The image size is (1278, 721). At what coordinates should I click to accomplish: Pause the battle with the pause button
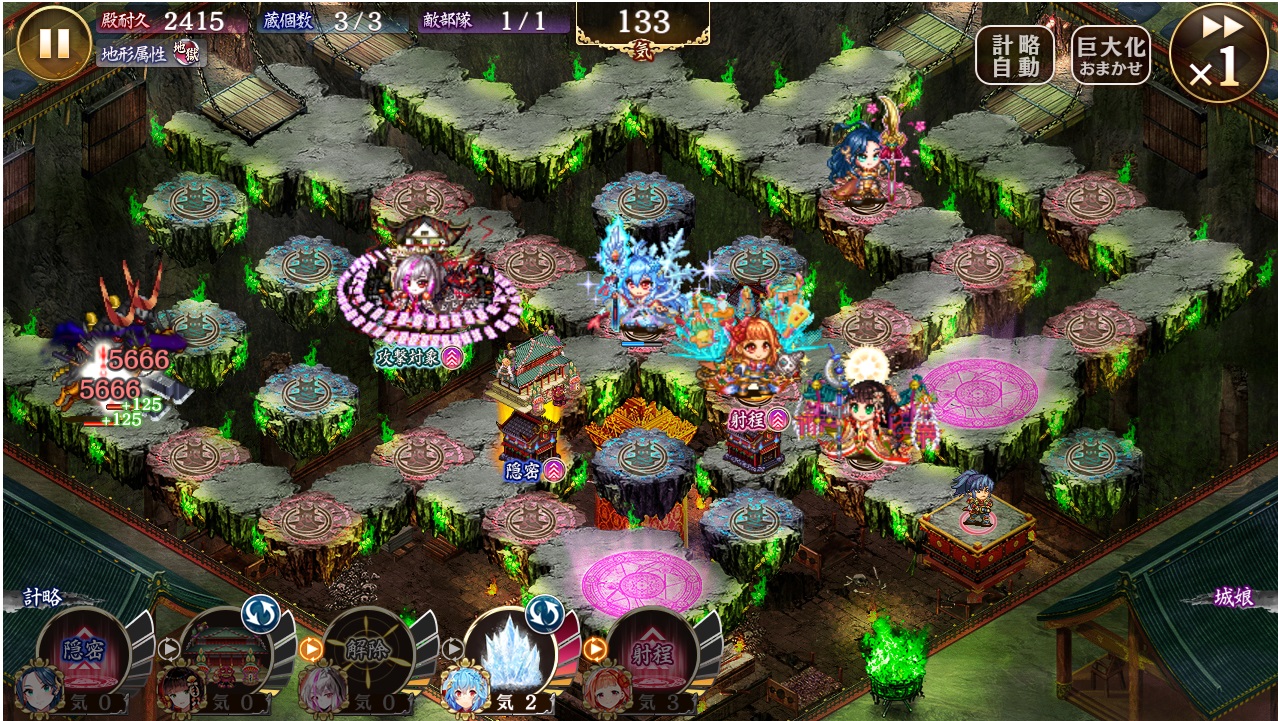pos(54,43)
